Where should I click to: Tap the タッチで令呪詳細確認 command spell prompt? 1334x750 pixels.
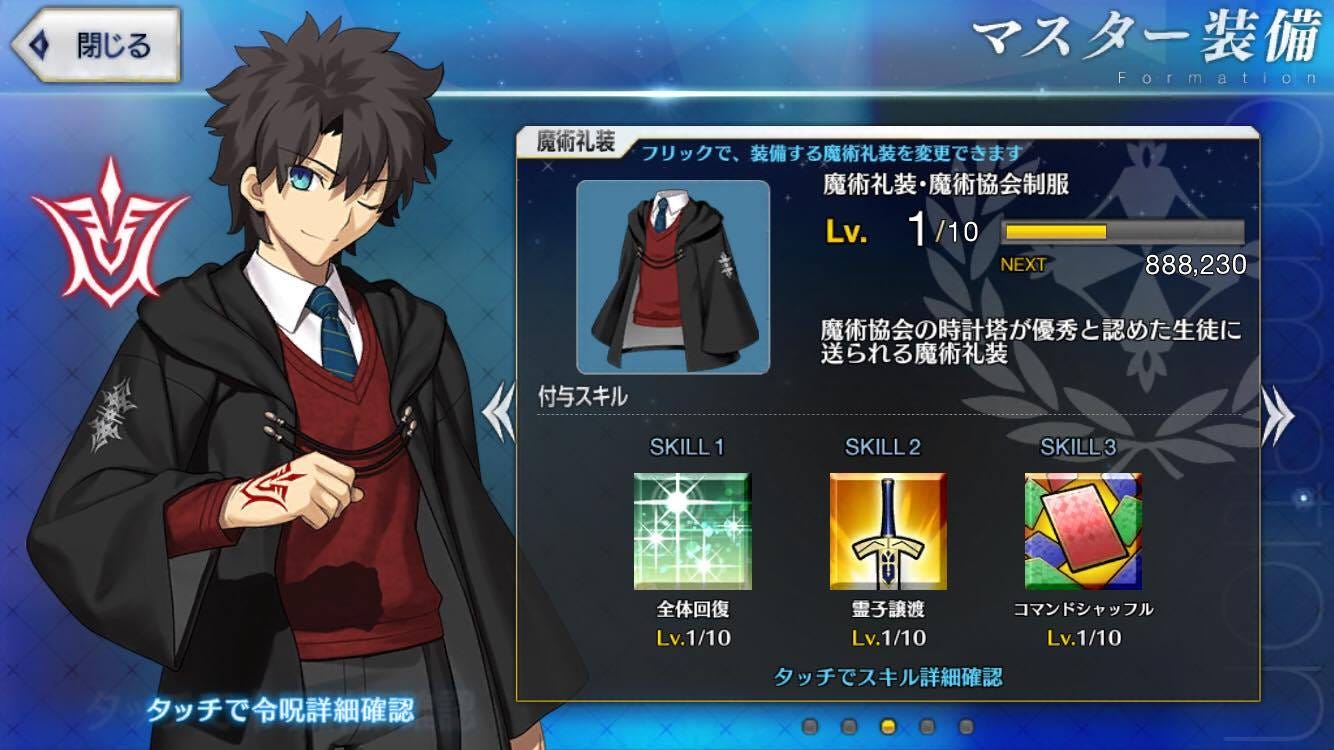click(x=280, y=711)
